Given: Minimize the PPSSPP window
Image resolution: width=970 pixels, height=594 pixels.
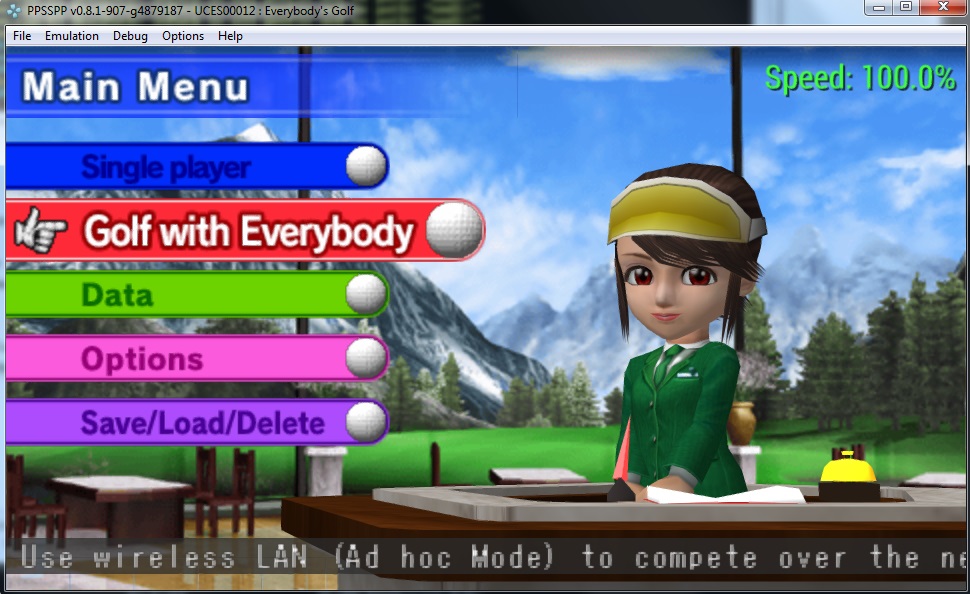Looking at the screenshot, I should point(879,8).
